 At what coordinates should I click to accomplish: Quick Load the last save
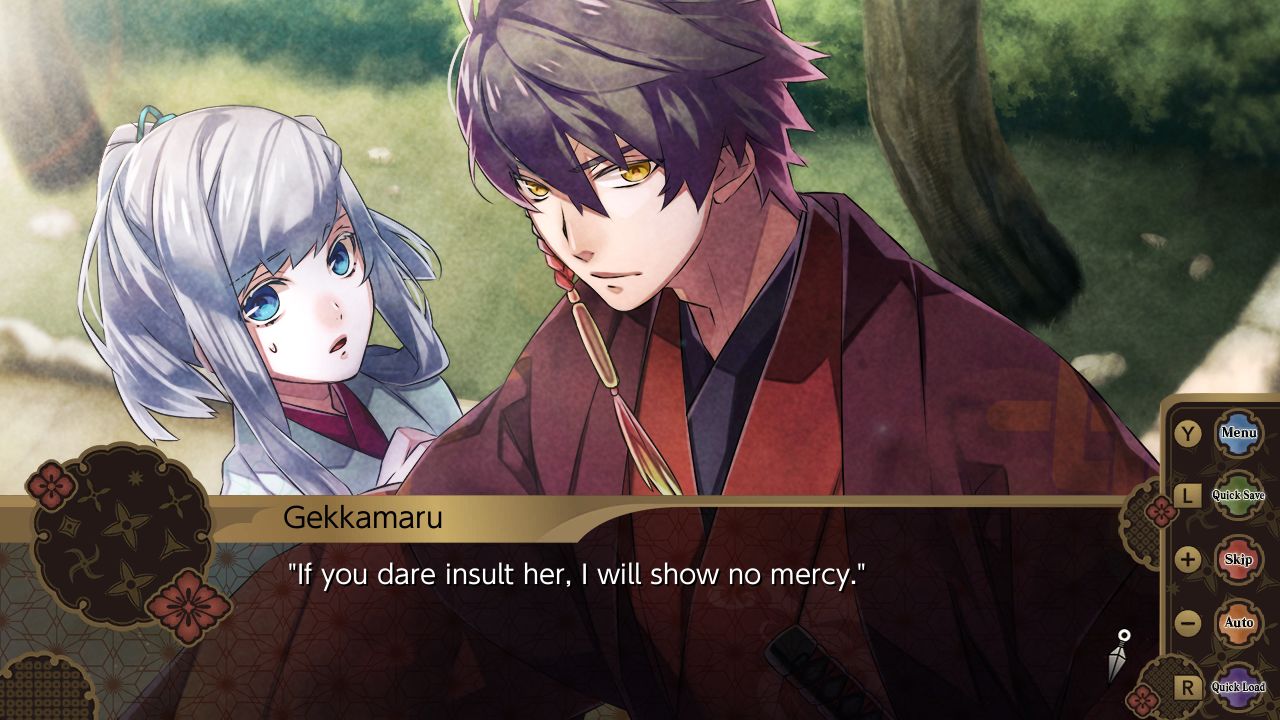[1239, 687]
